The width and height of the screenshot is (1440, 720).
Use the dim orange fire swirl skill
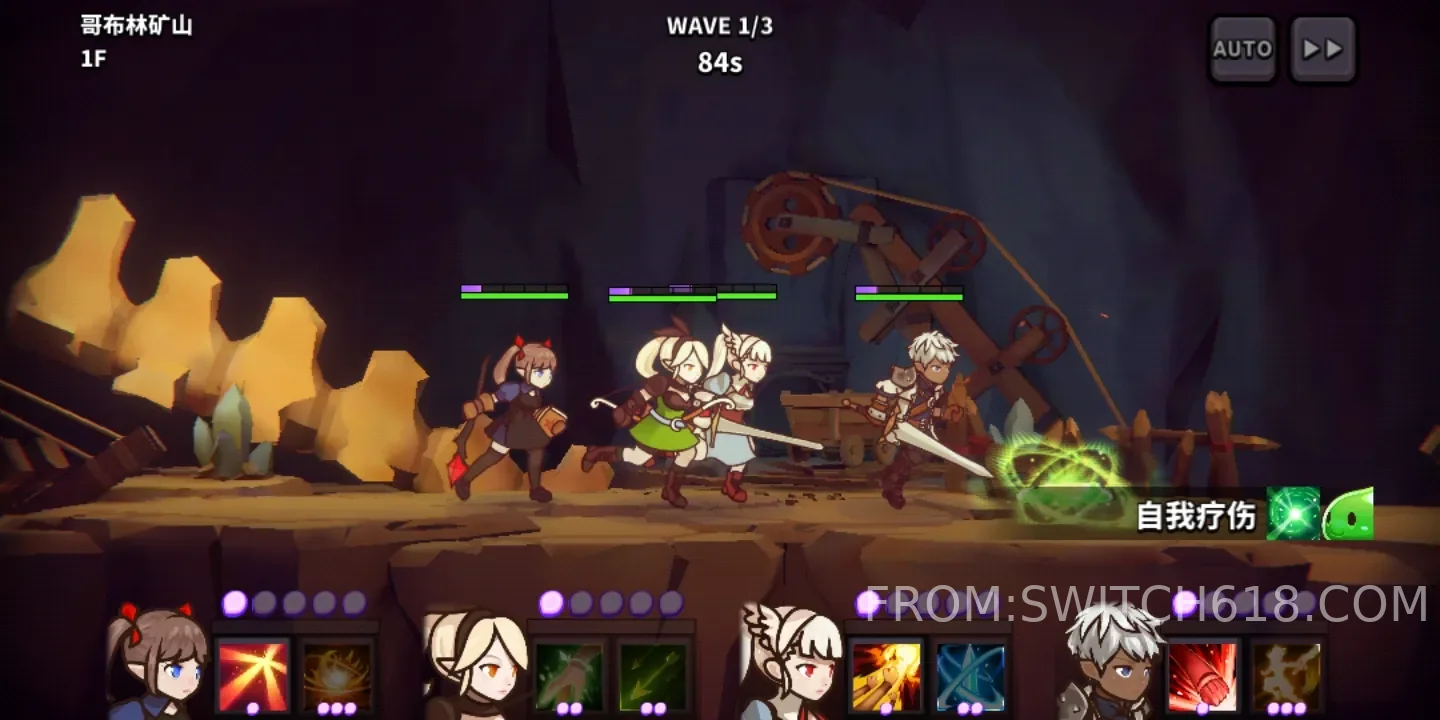338,676
